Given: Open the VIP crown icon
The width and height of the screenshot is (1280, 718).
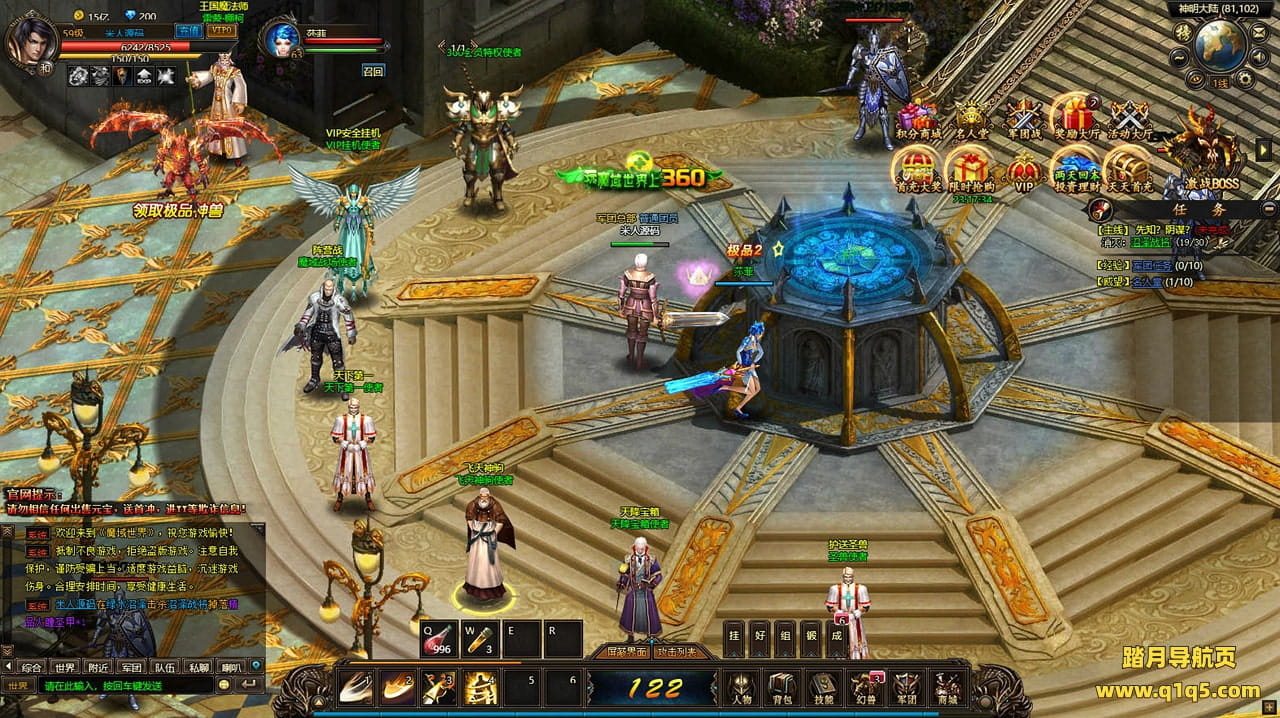Looking at the screenshot, I should (x=1024, y=171).
